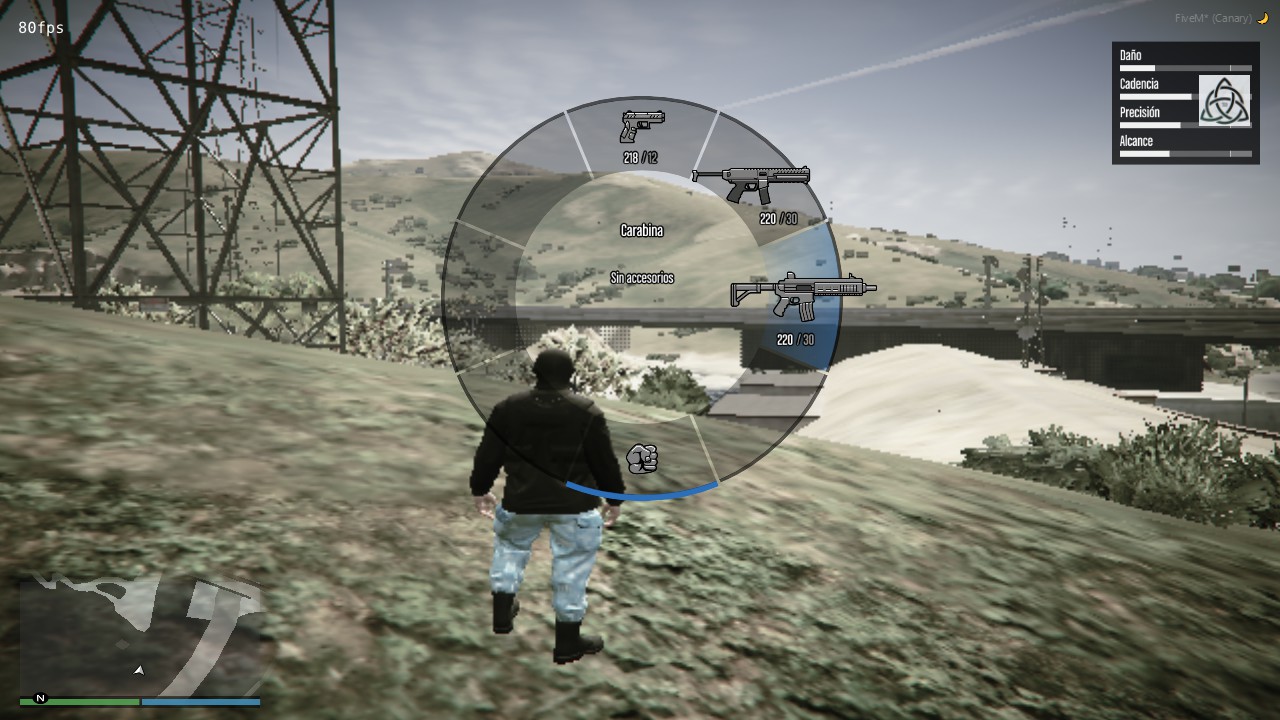Click the FiveM Canary label
The height and width of the screenshot is (720, 1280).
1213,17
